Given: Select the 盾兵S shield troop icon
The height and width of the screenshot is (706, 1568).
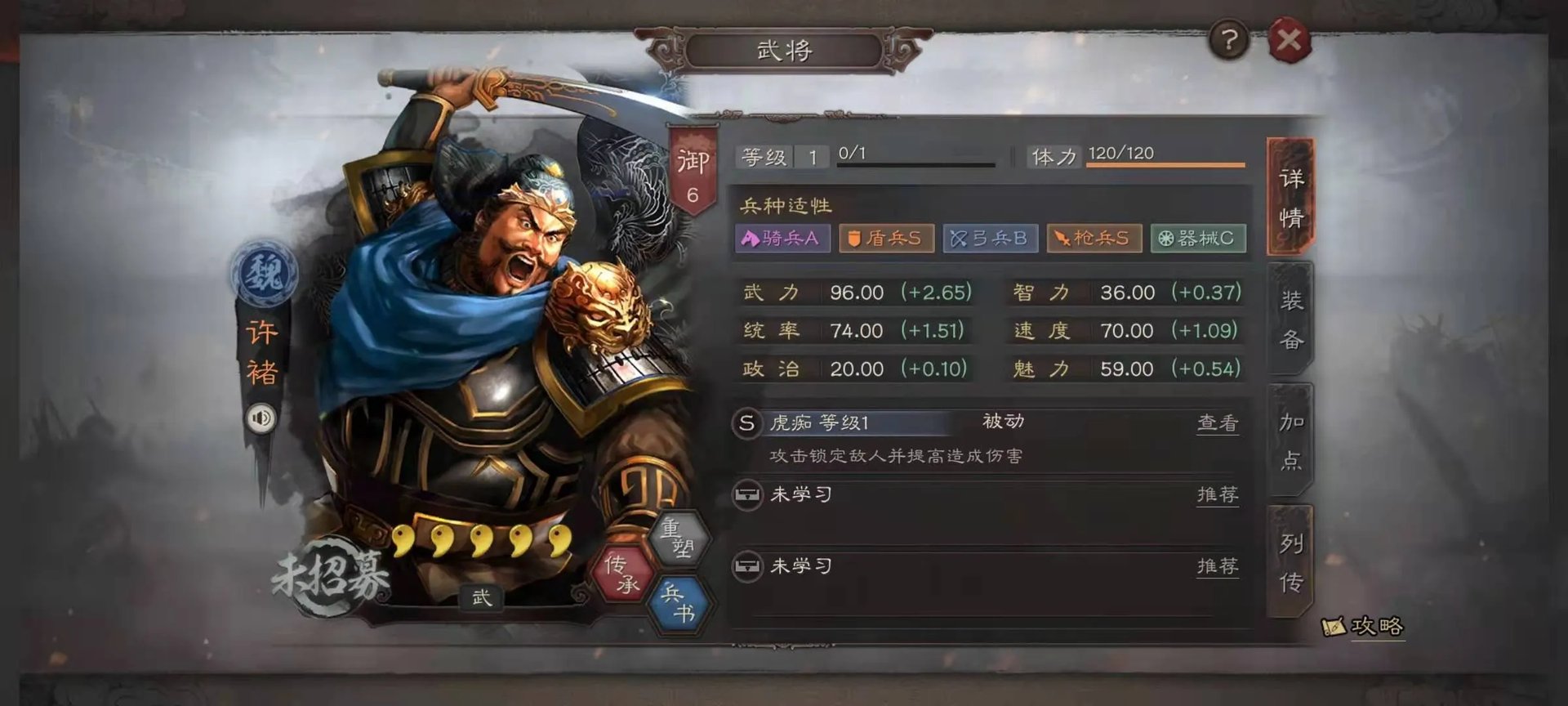Looking at the screenshot, I should [x=885, y=238].
